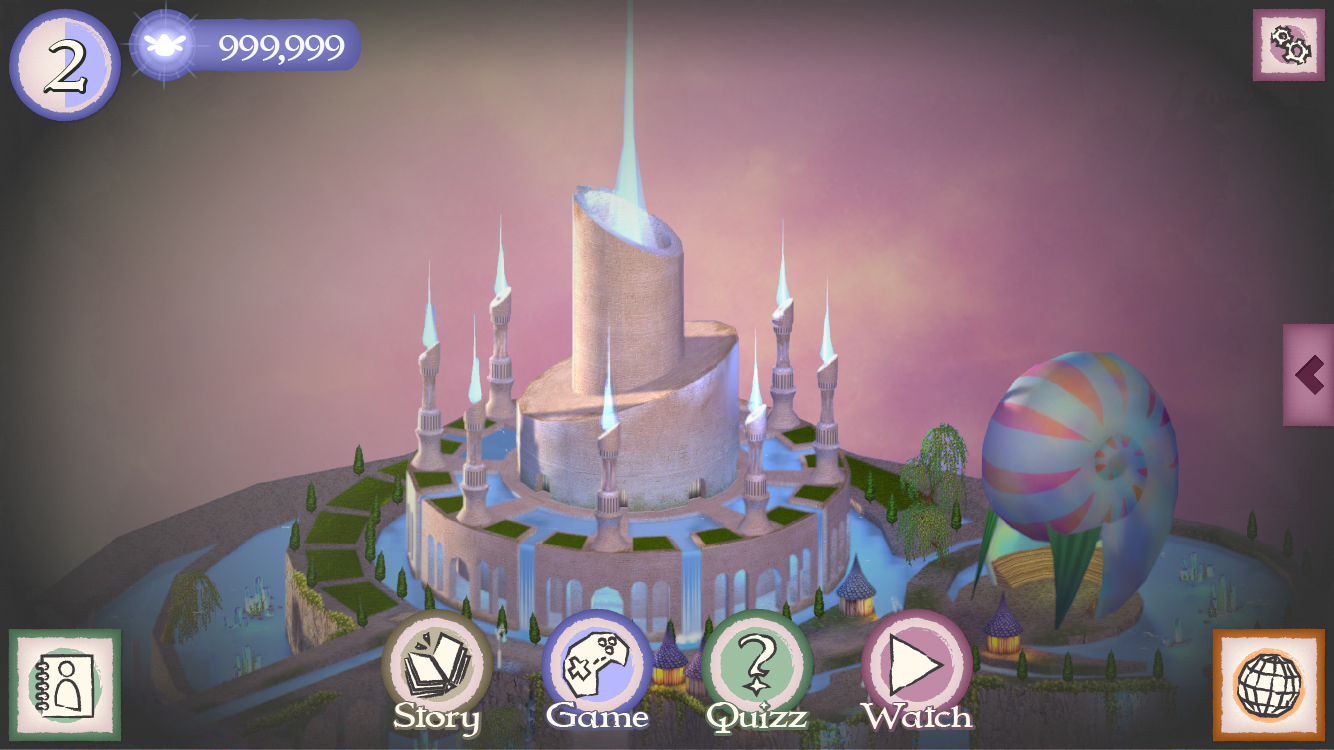Screen dimensions: 1334x750
Task: Open the Story book button
Action: coord(437,664)
